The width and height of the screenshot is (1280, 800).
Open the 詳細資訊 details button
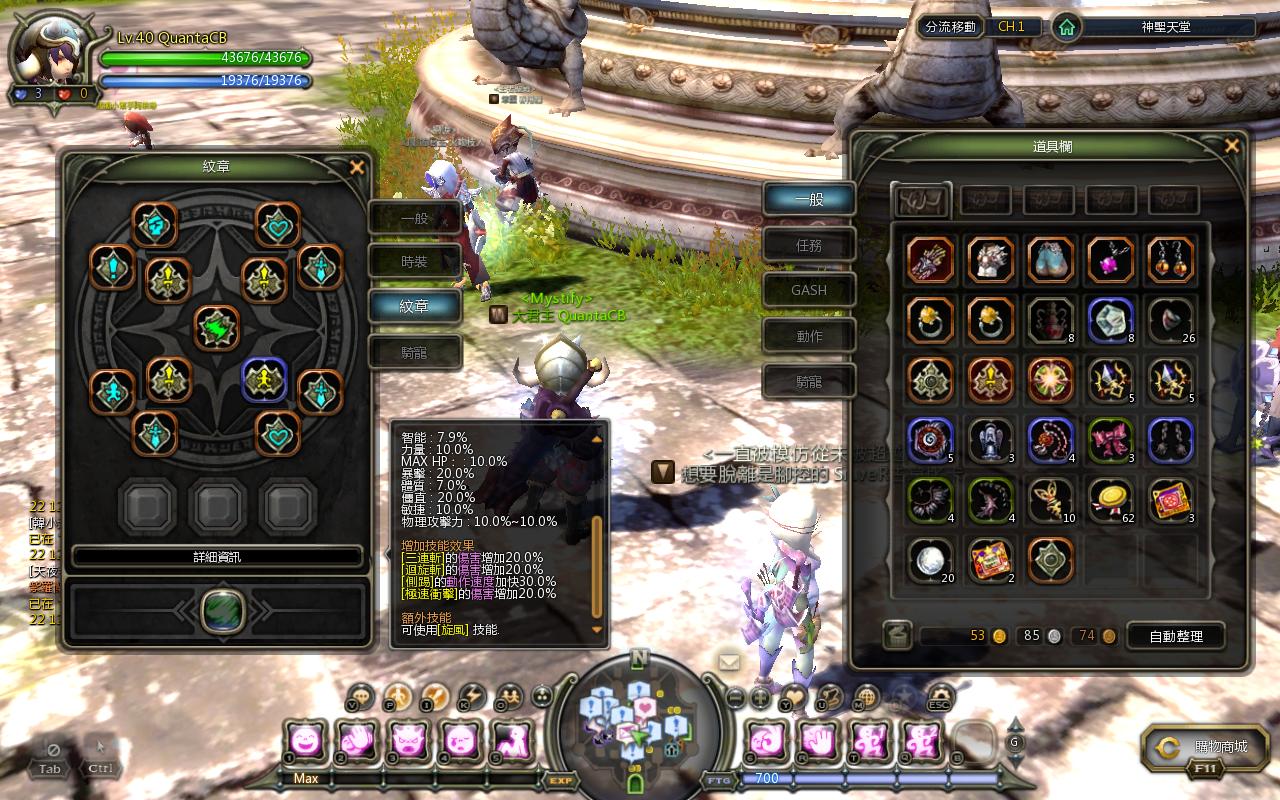217,557
